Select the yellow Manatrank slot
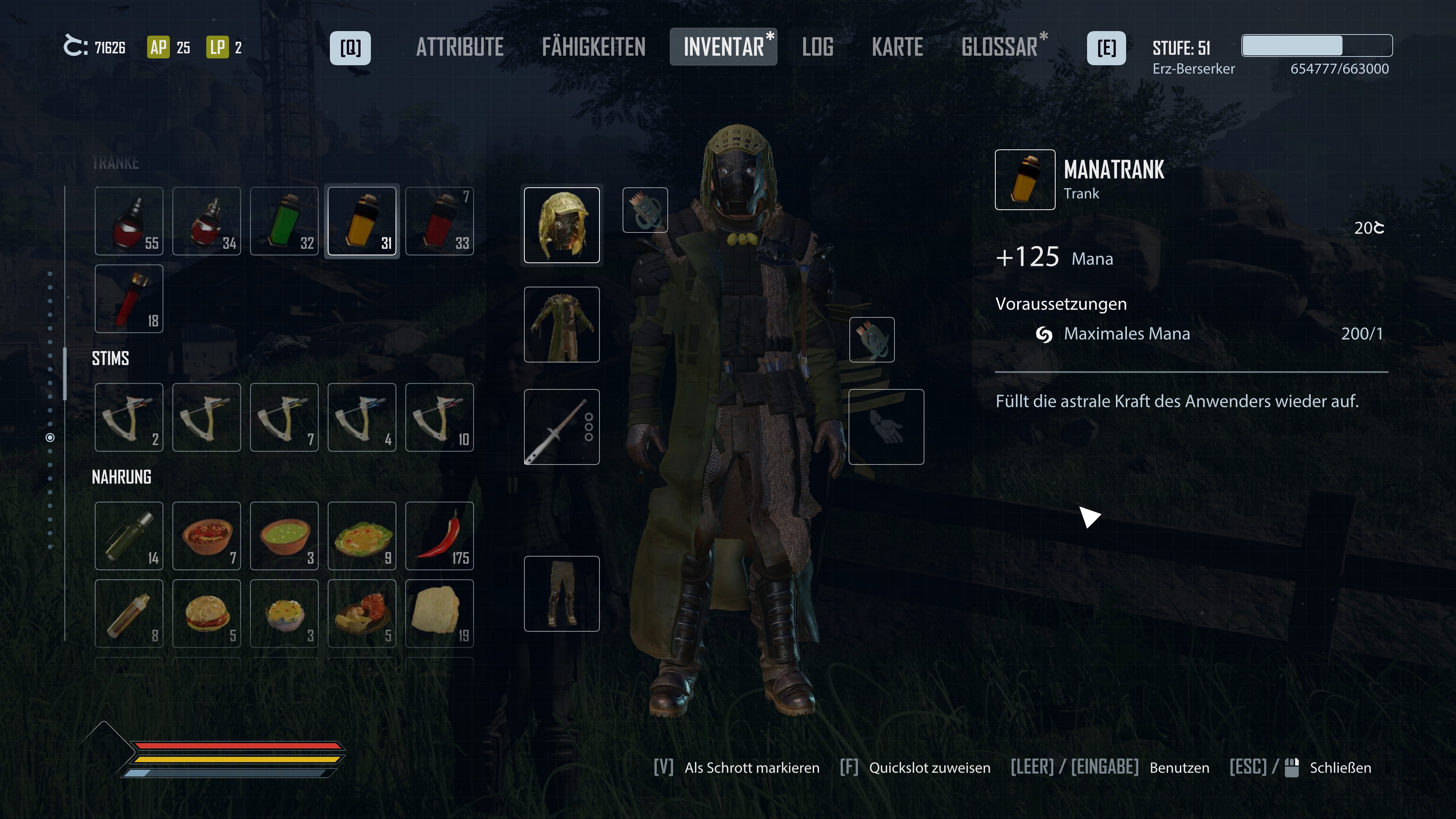 (x=362, y=221)
